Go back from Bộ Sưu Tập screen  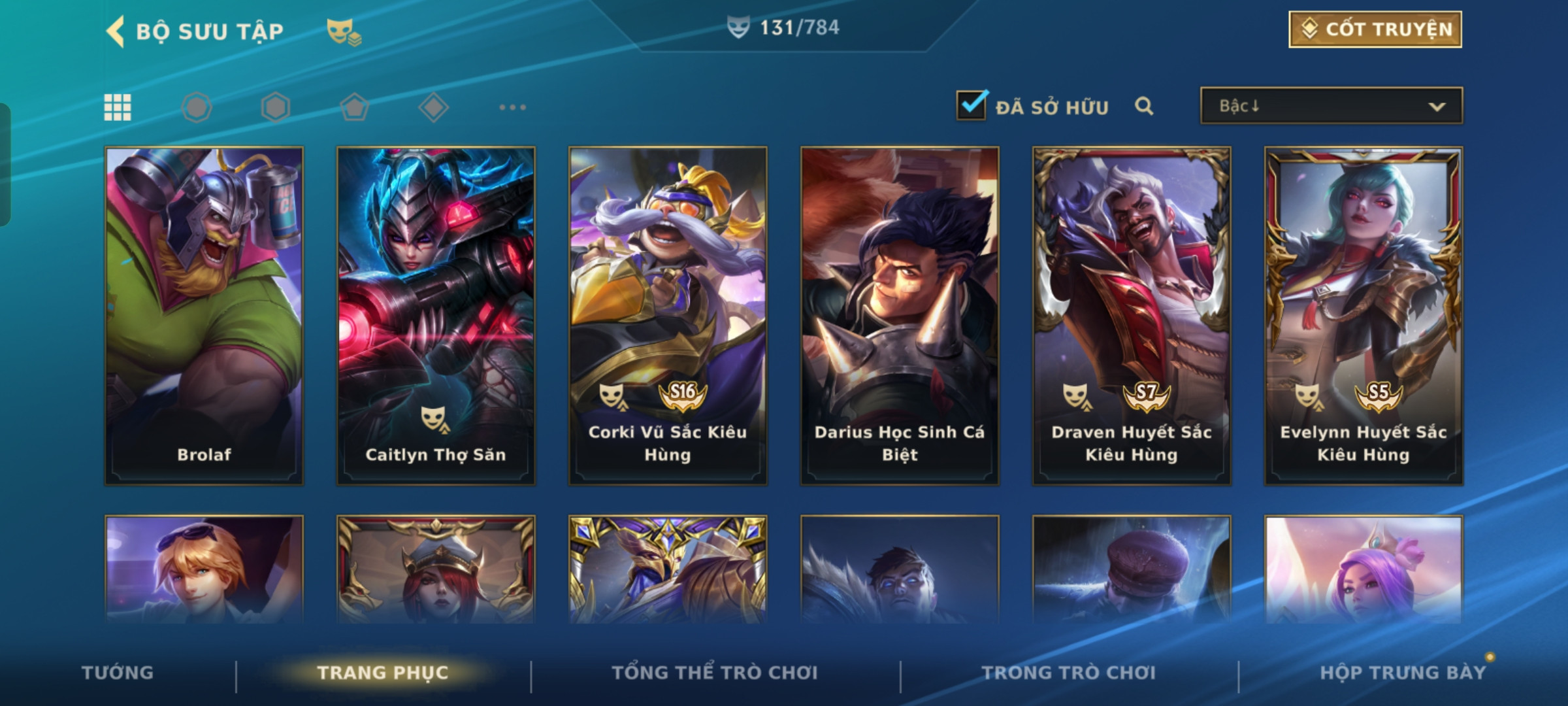(116, 31)
